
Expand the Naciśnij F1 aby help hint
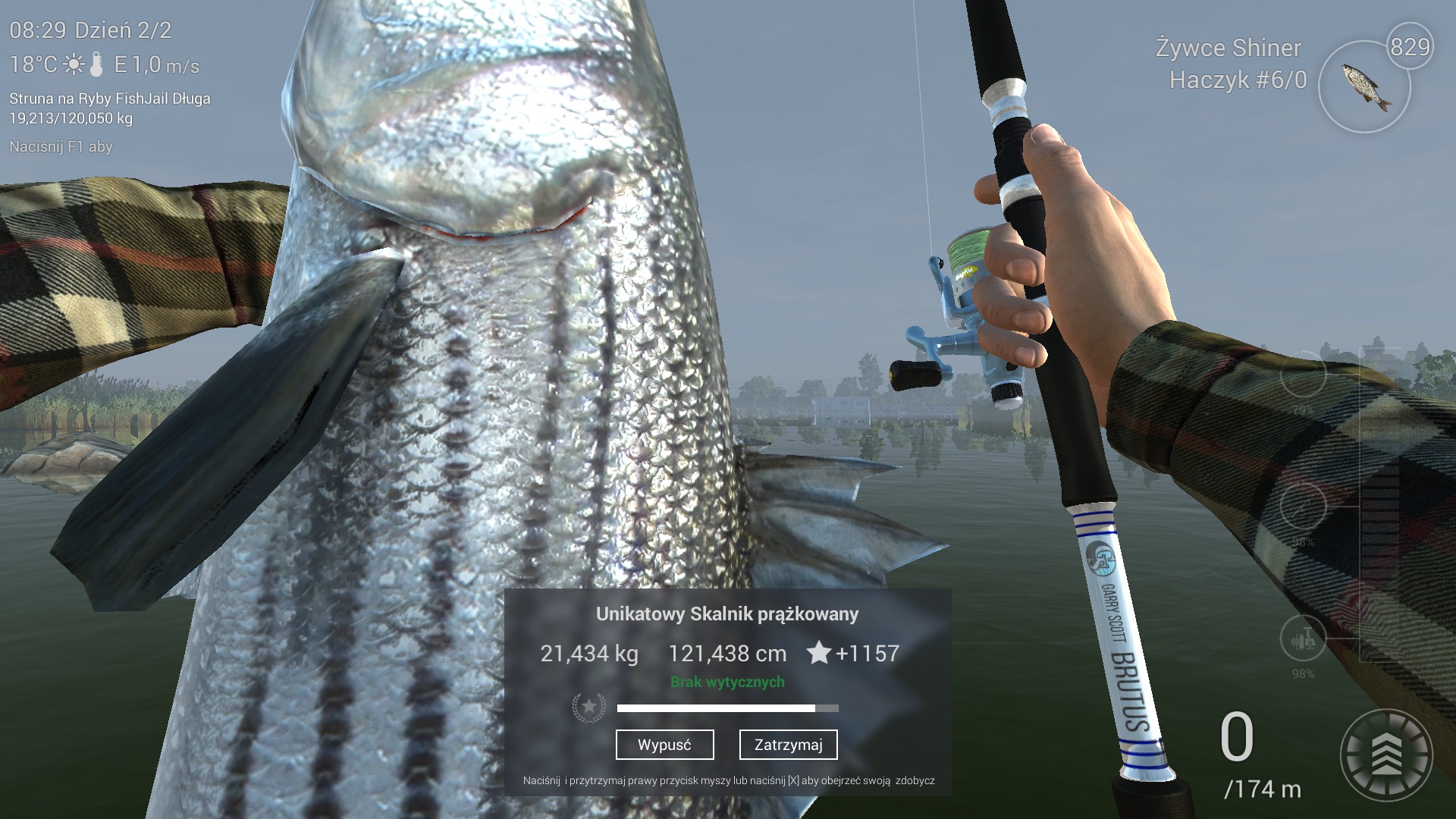pos(59,147)
